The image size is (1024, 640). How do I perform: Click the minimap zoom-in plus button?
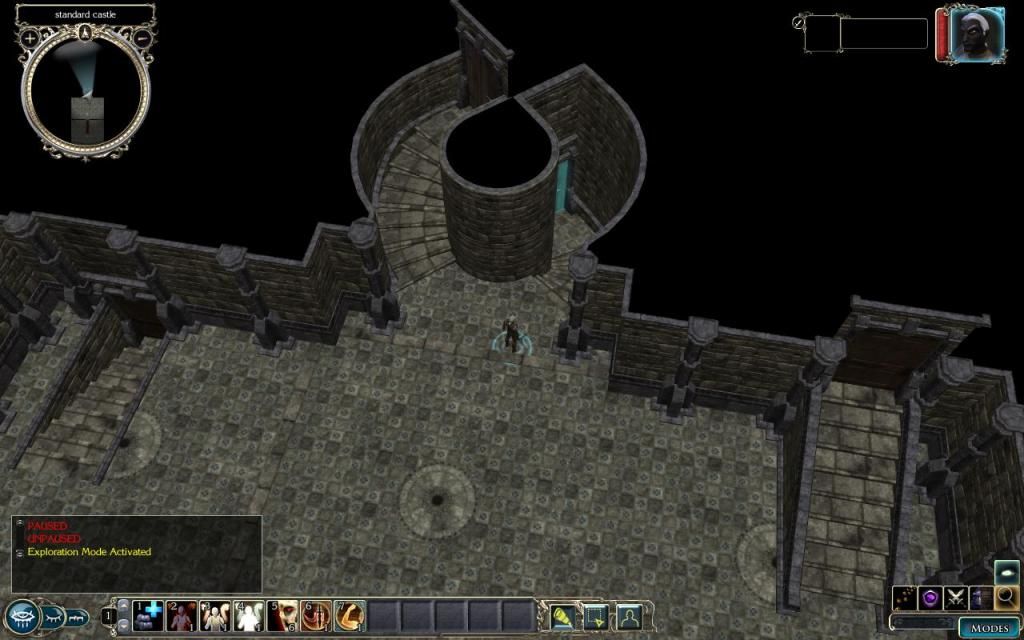coord(30,38)
